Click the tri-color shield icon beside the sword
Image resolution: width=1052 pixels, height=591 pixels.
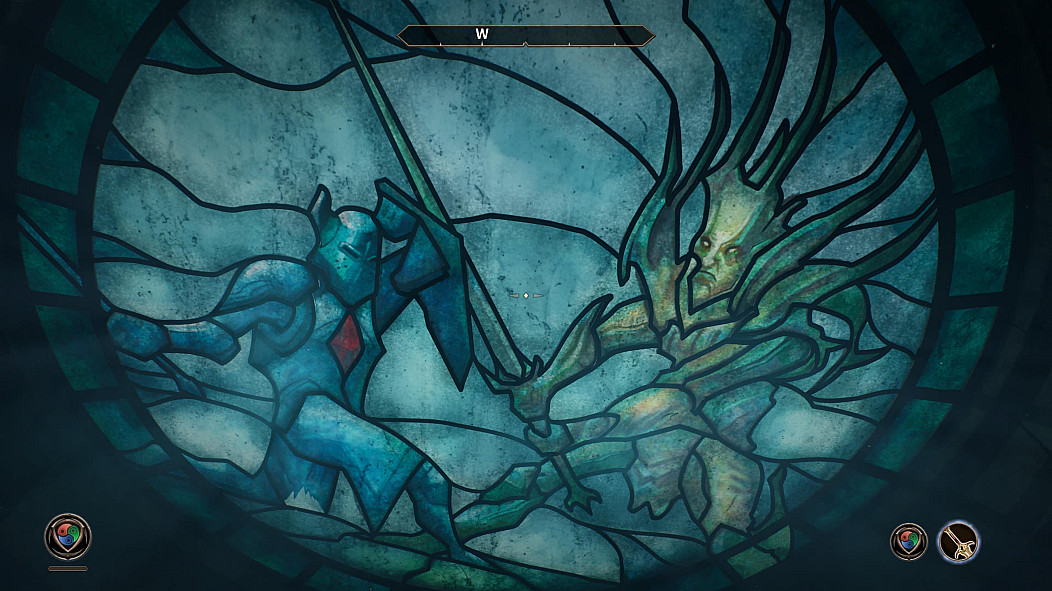(908, 542)
